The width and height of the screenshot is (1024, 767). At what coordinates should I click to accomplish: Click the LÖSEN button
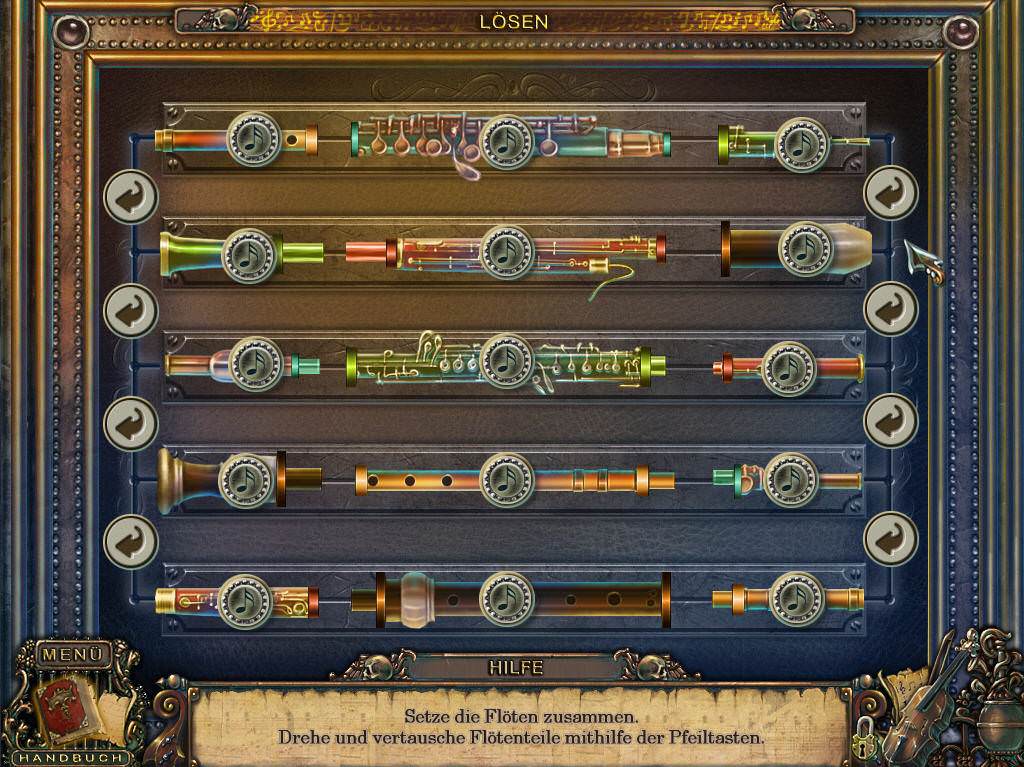(514, 21)
